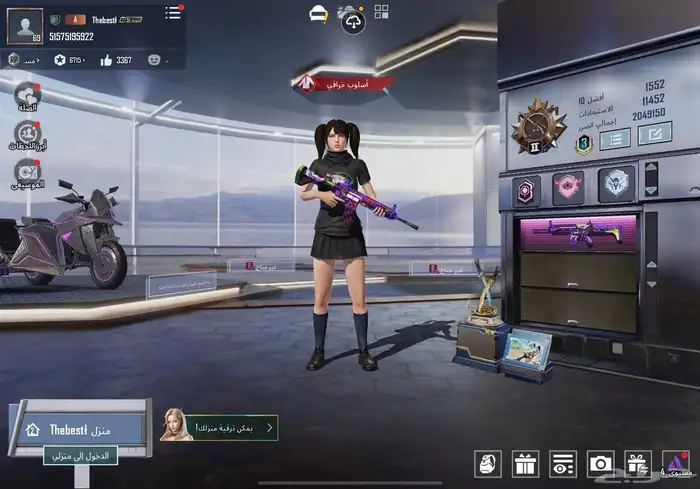Open the four-squares grid icon
Viewport: 700px width, 489px height.
(x=382, y=12)
